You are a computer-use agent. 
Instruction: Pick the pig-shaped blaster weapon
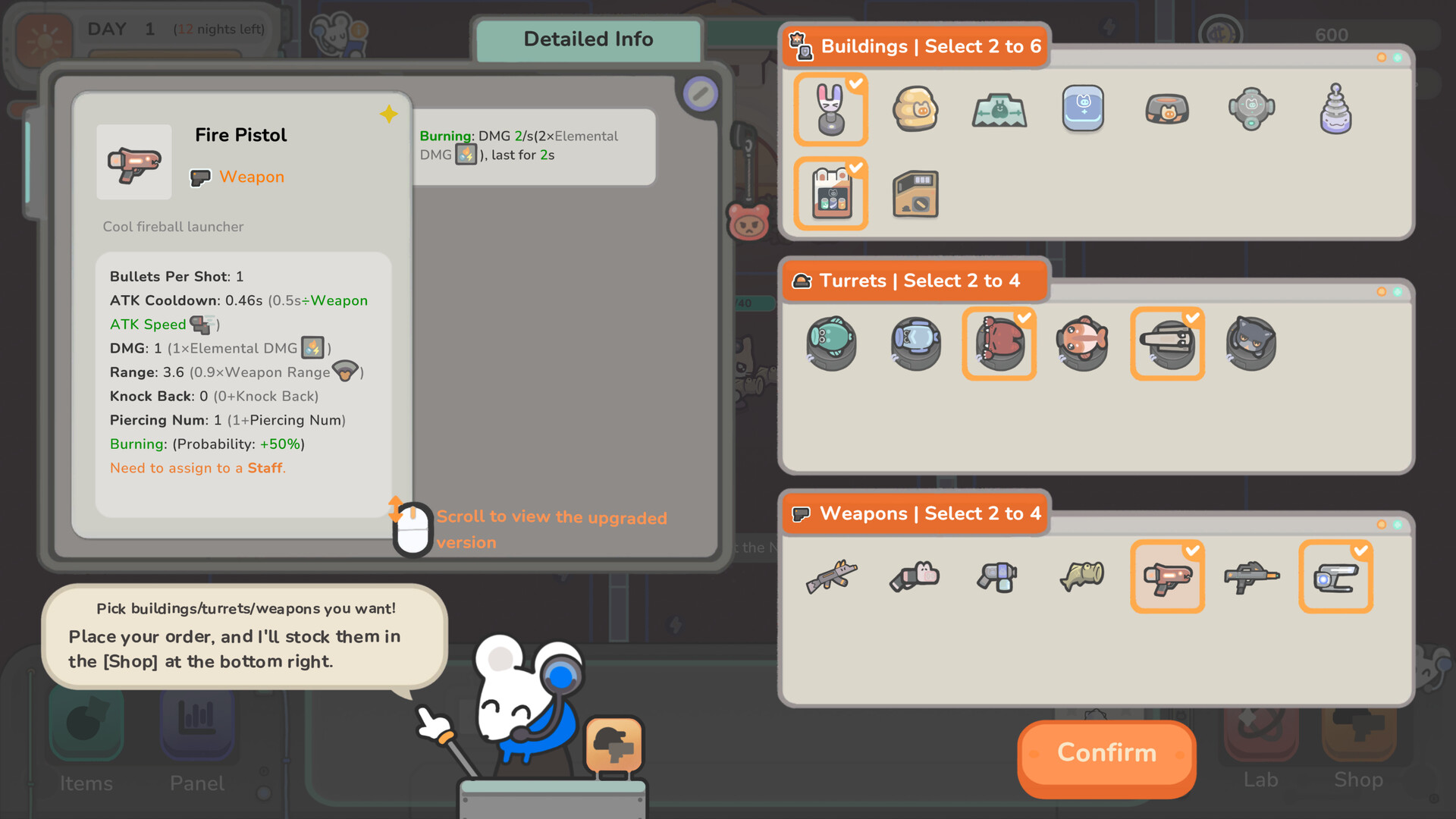[x=915, y=576]
